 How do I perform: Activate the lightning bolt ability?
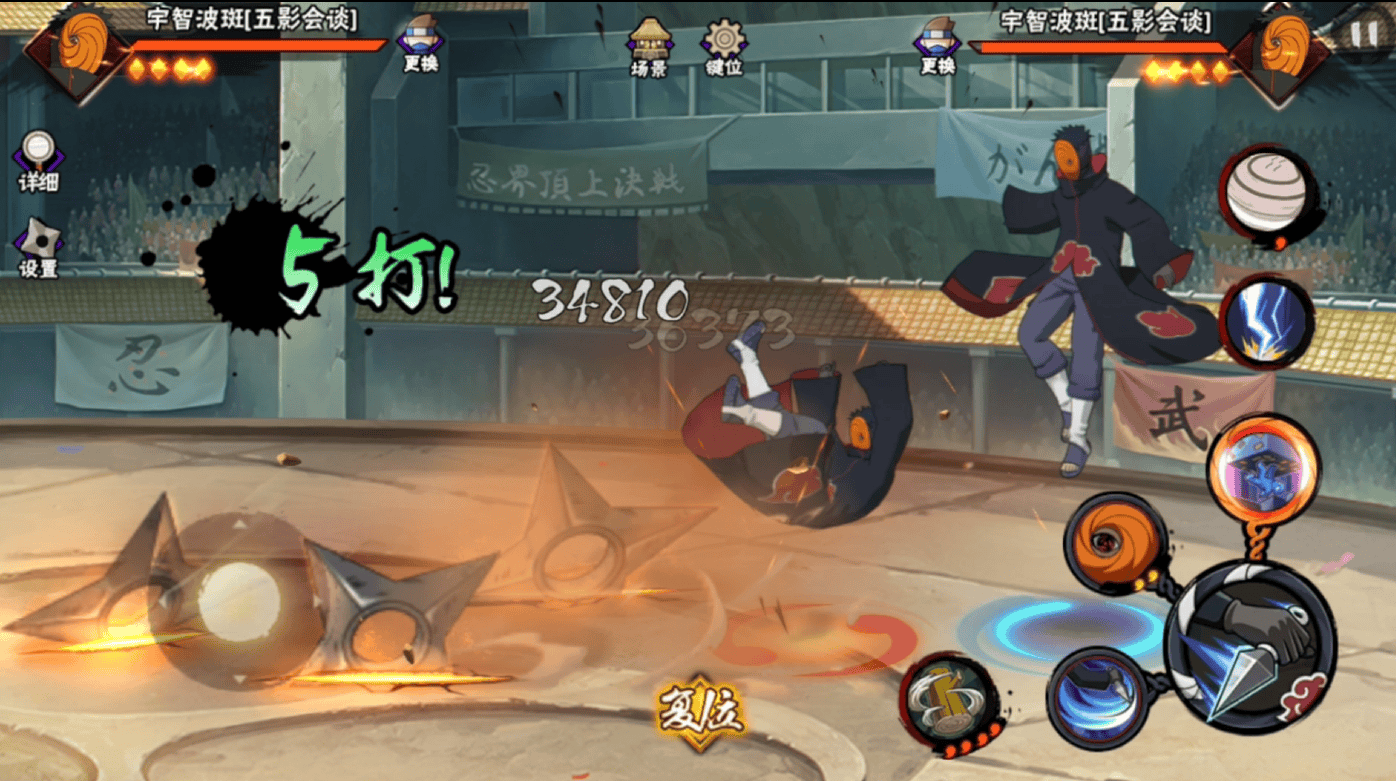pyautogui.click(x=1267, y=323)
